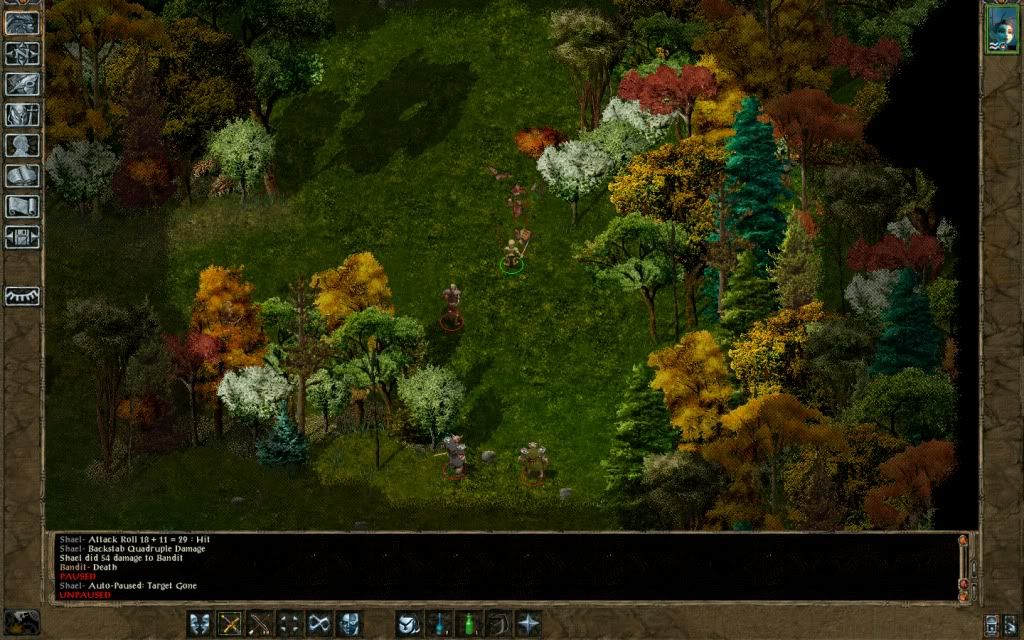Viewport: 1024px width, 640px height.
Task: Toggle the game clock pause button
Action: (x=22, y=622)
